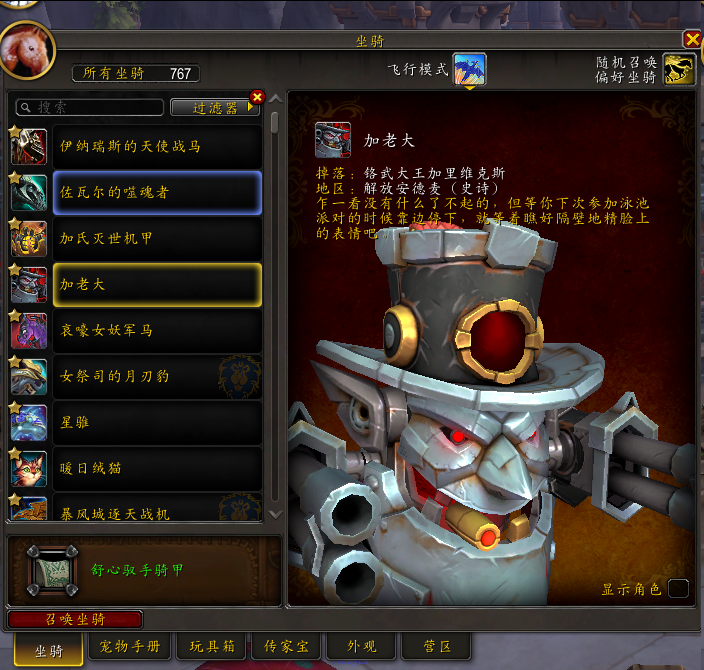Choose 加氏灭世机甲 in the list
The image size is (704, 670).
(x=156, y=238)
